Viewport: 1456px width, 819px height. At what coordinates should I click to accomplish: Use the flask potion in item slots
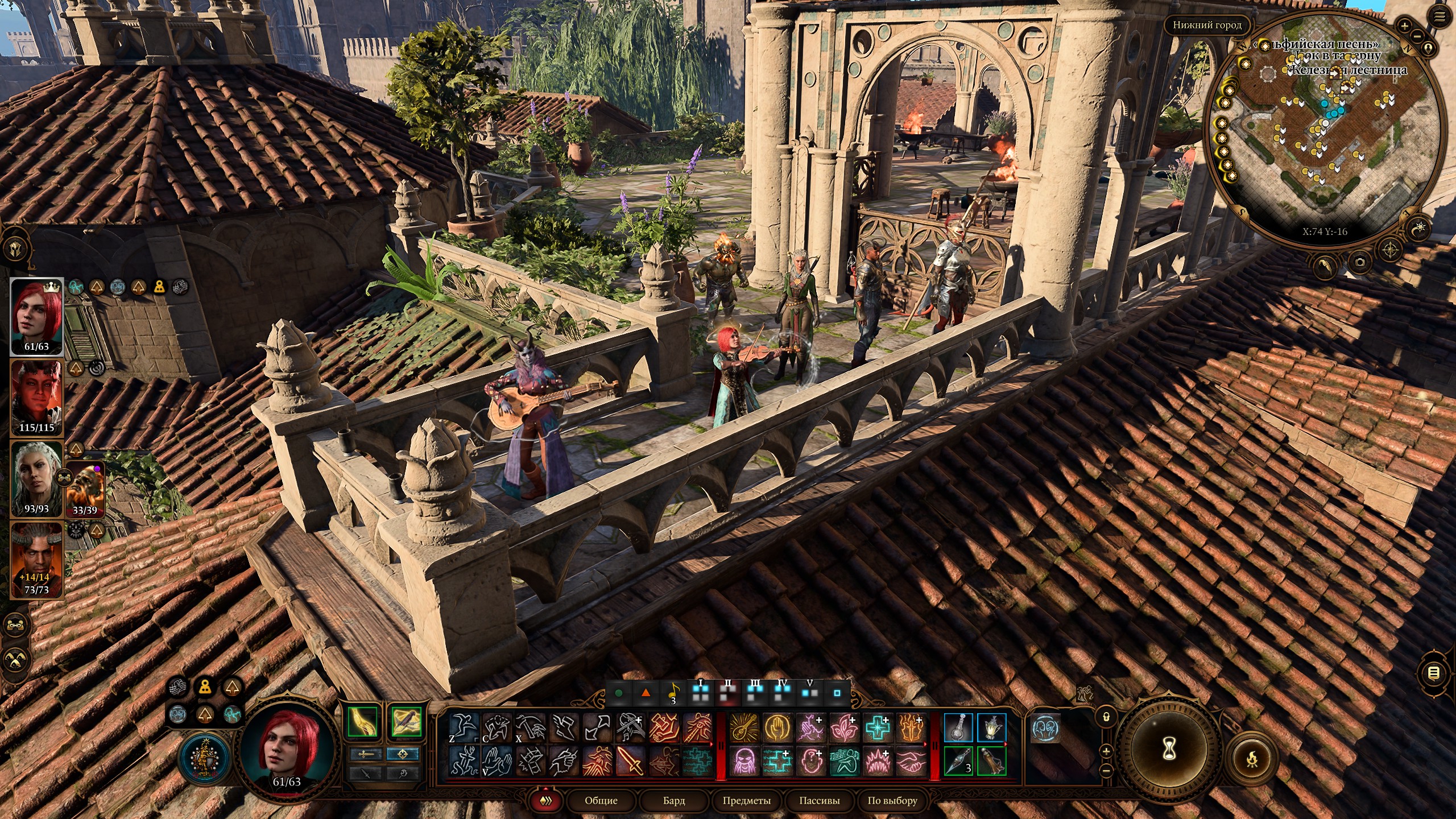958,728
